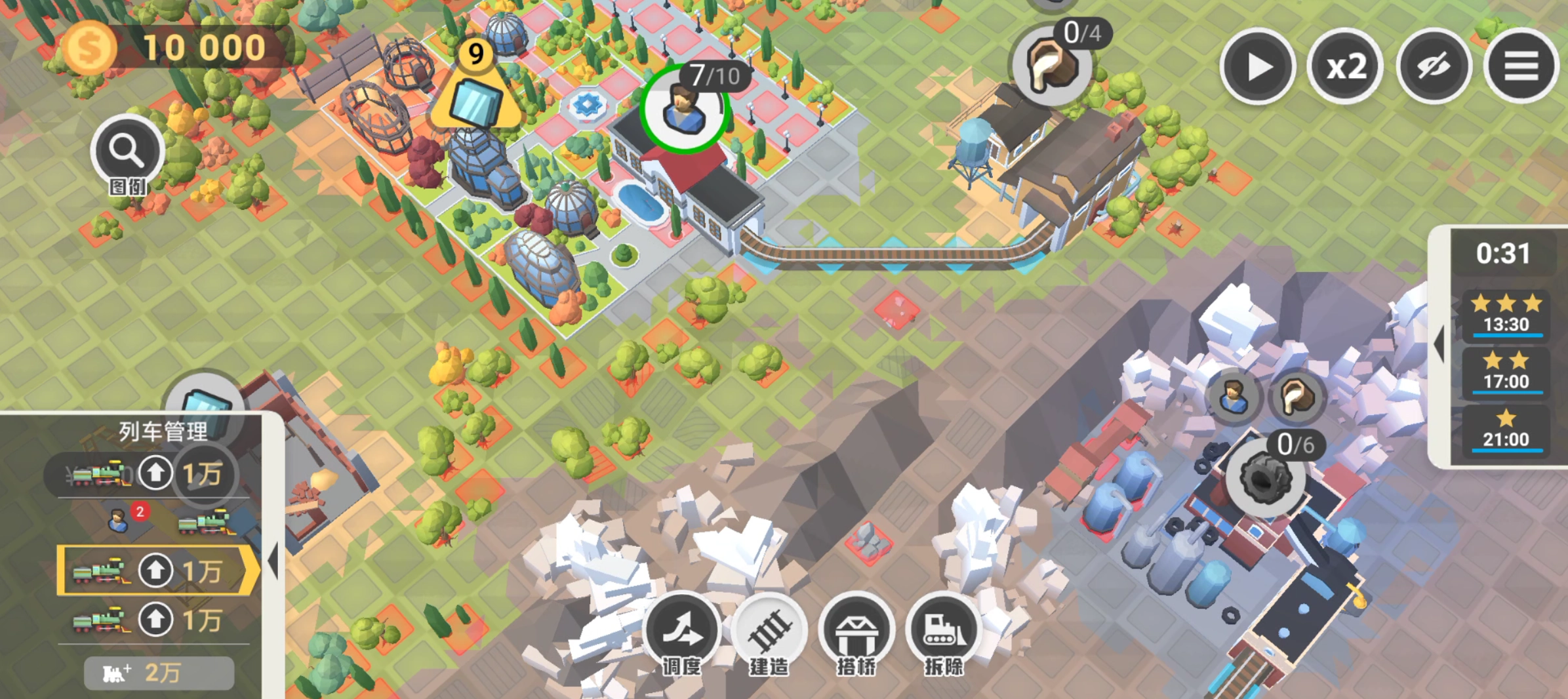Collapse the star time-goal panel
1568x699 pixels.
[1439, 344]
